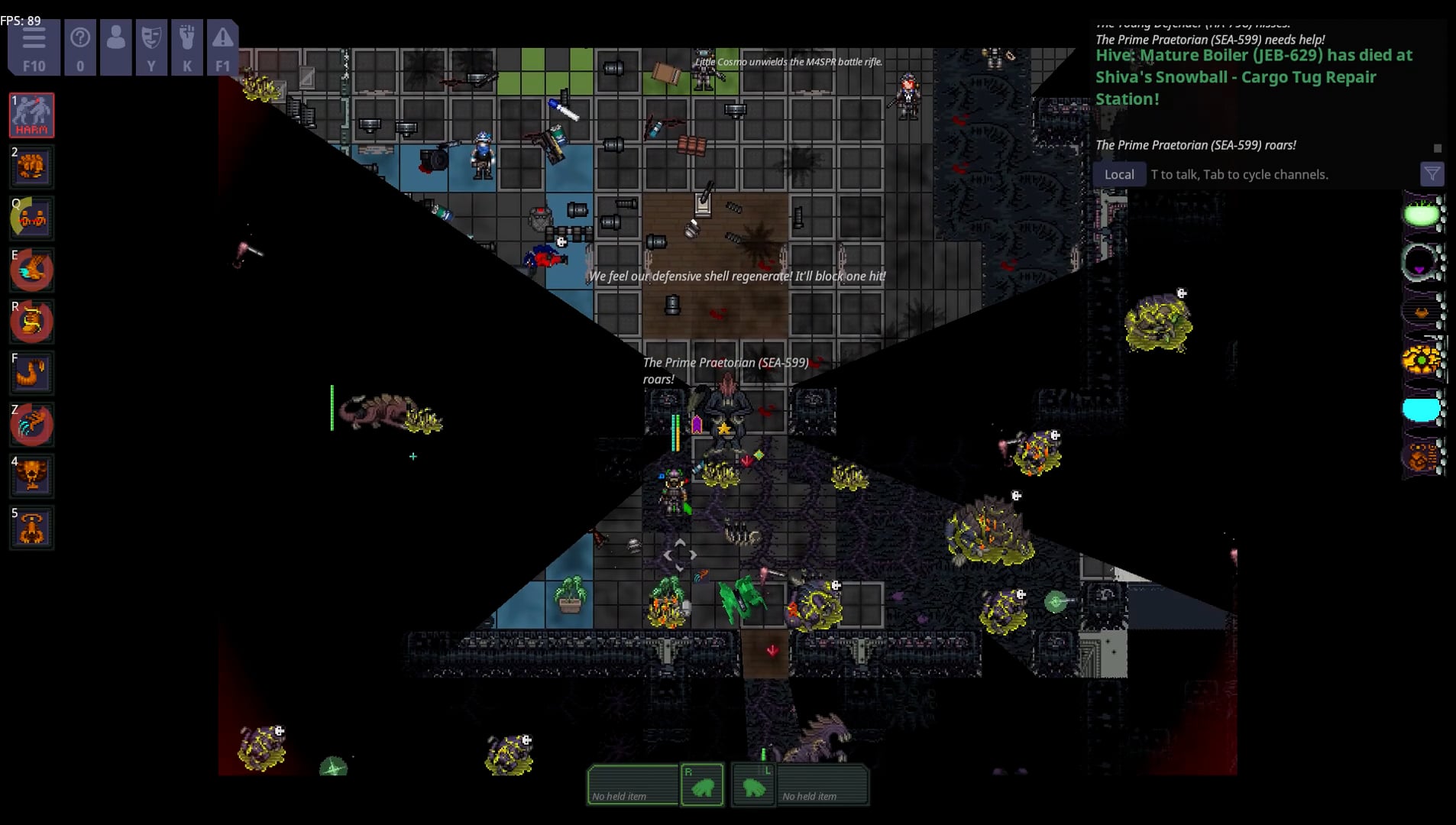This screenshot has height=825, width=1456.
Task: Activate the E claw dash ability
Action: point(31,270)
